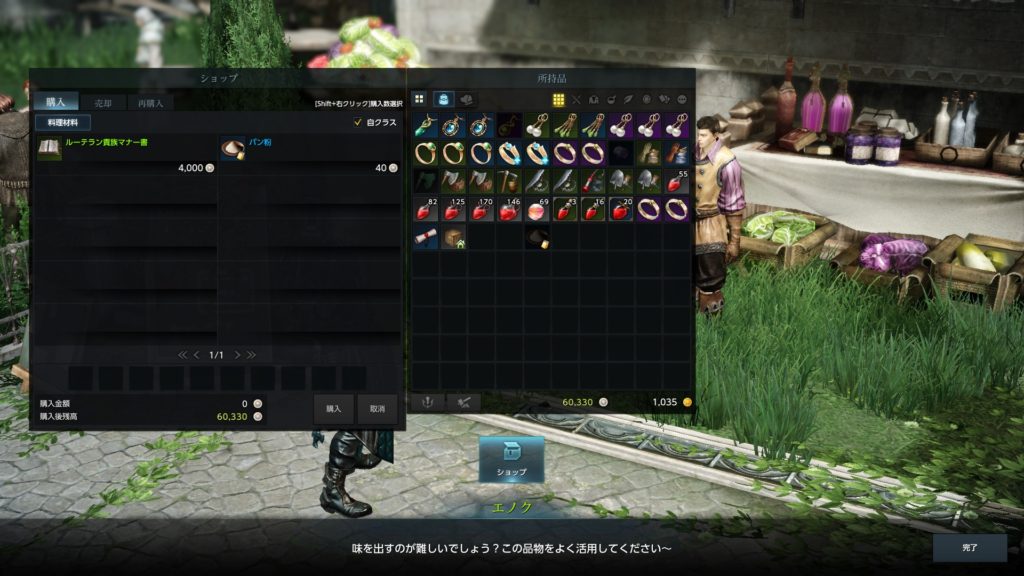Choose the rolled scroll inventory item
This screenshot has height=576, width=1024.
(426, 237)
